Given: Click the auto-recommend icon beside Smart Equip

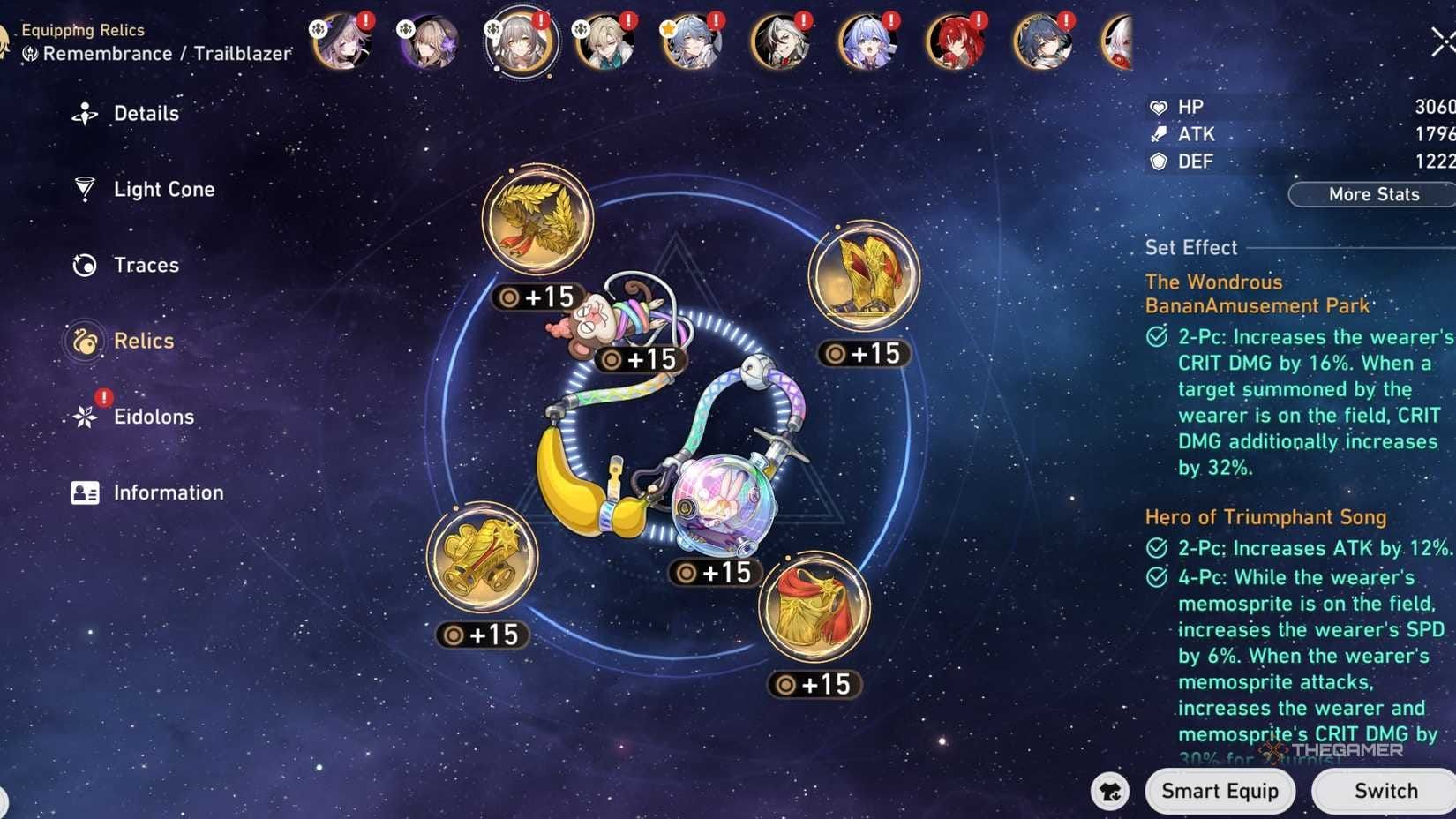Looking at the screenshot, I should 1111,792.
